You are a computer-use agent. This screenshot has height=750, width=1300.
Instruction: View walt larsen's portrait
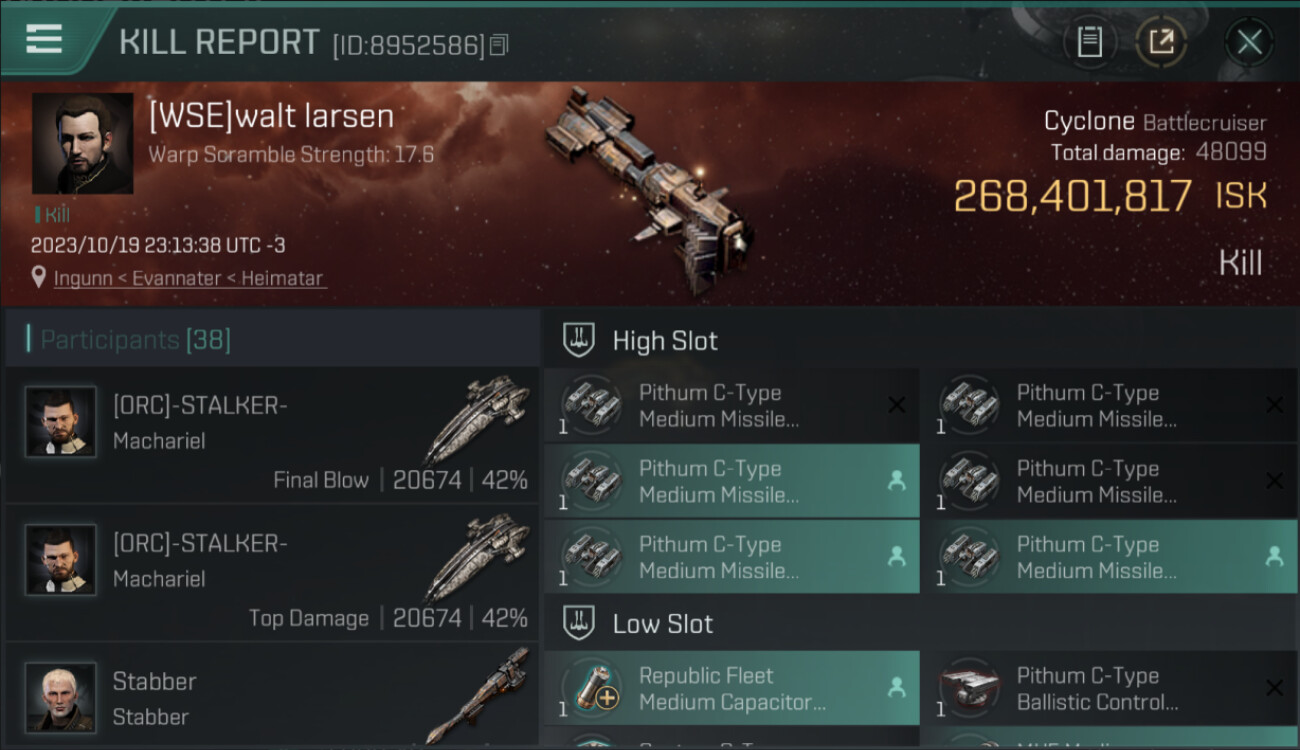[x=82, y=143]
